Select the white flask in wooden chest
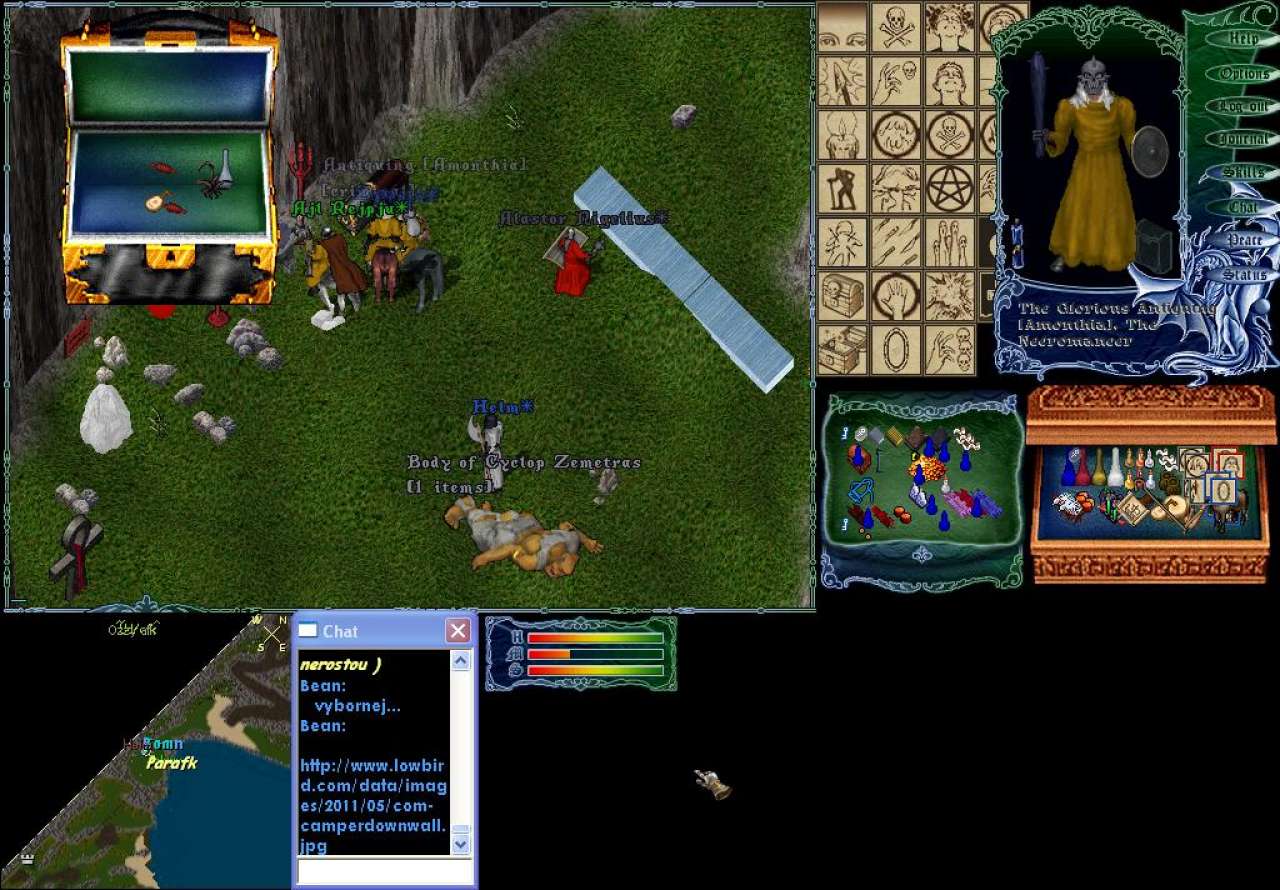Viewport: 1280px width, 890px height. pos(1115,469)
